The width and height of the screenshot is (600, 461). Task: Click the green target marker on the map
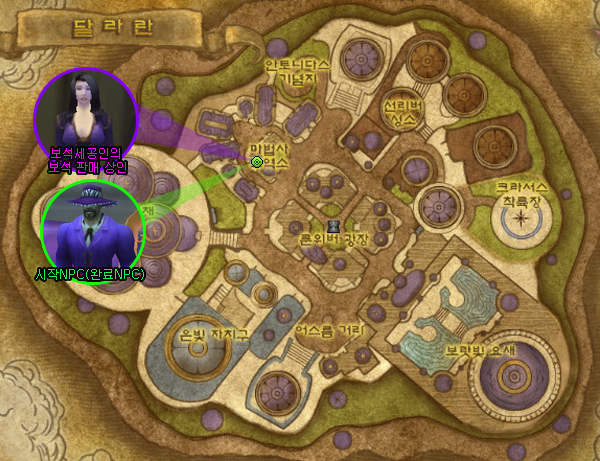(256, 161)
